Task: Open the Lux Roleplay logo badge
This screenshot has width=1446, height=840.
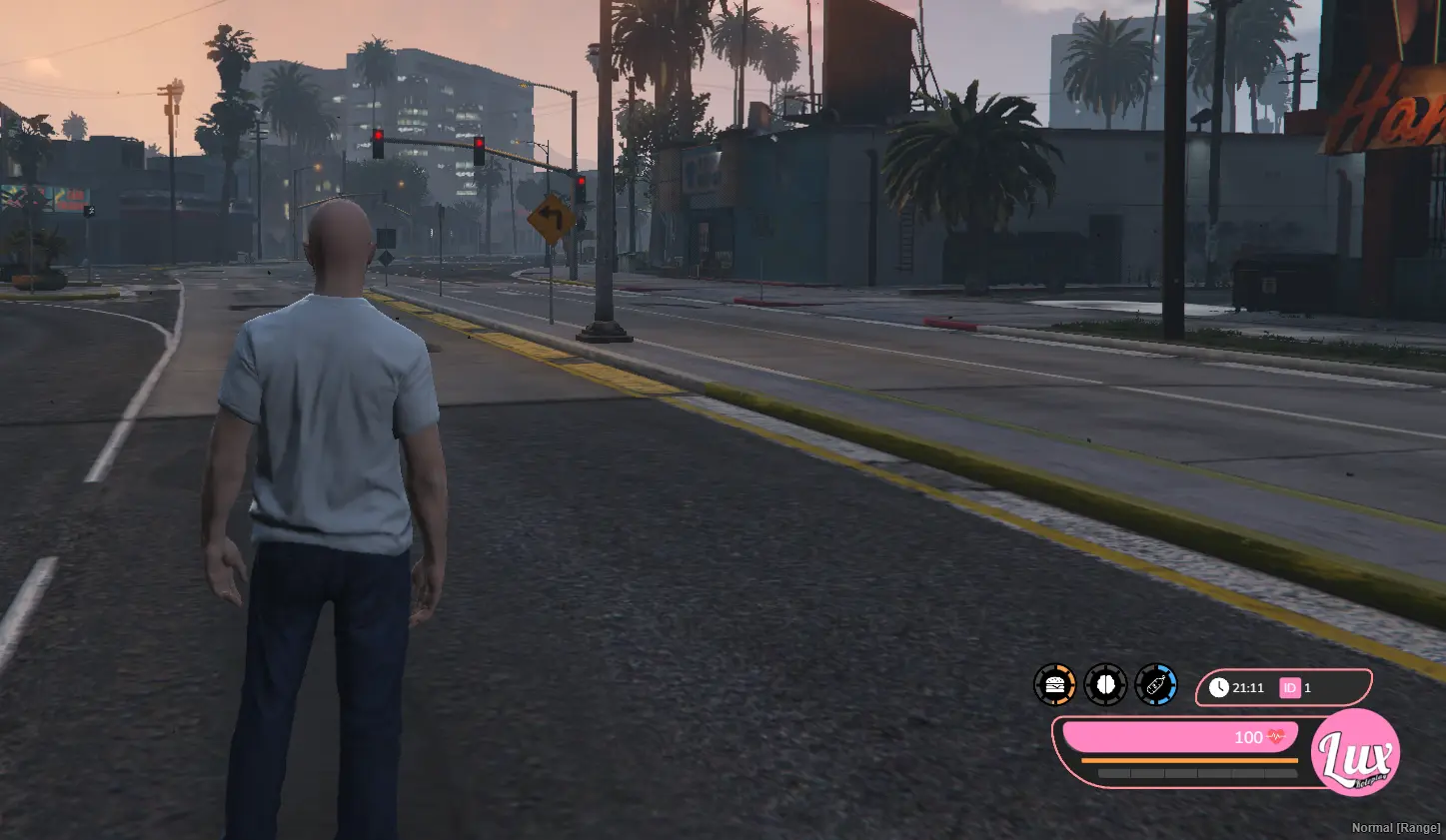Action: 1355,753
